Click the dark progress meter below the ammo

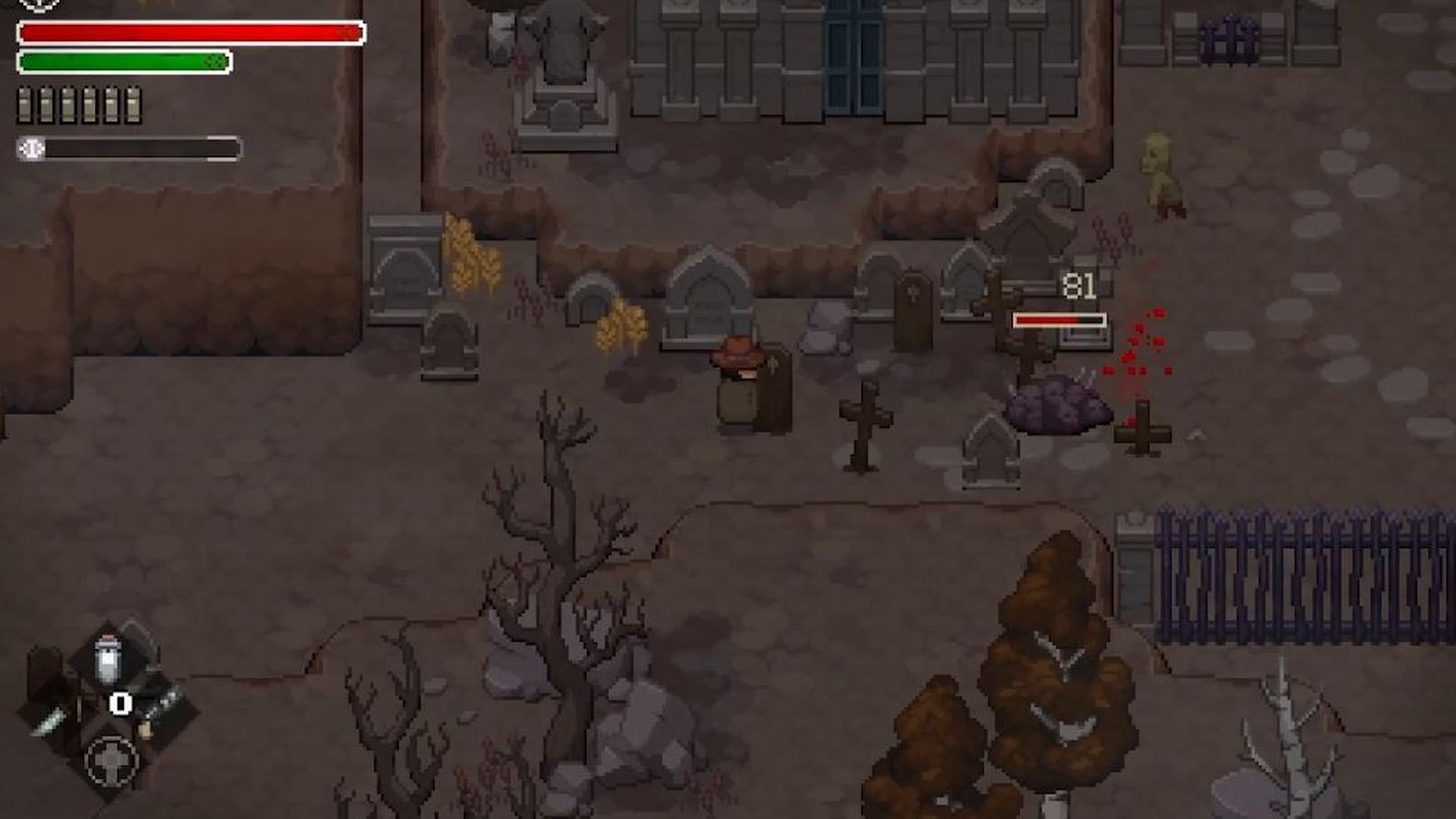(144, 150)
